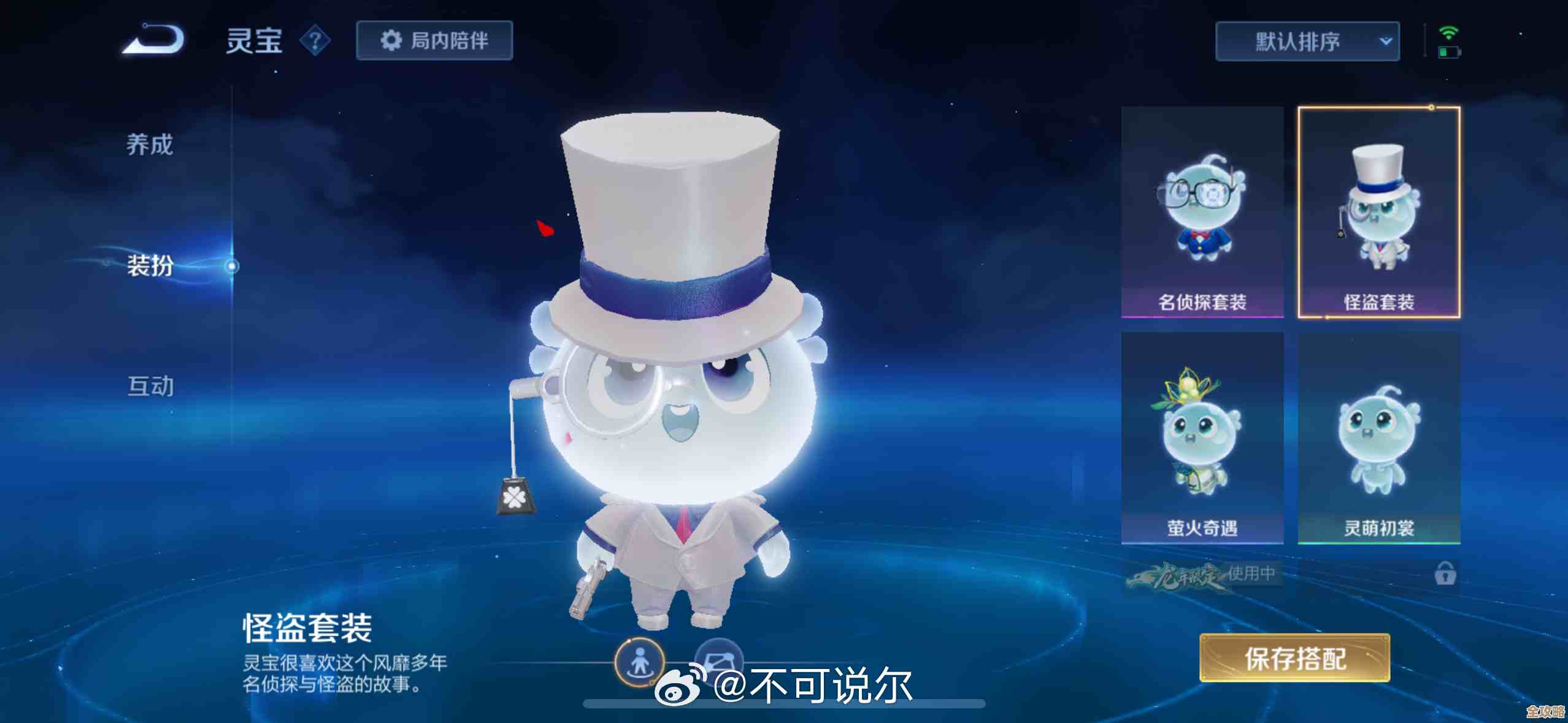Click the gear icon on 局内陪伴 button

[390, 39]
